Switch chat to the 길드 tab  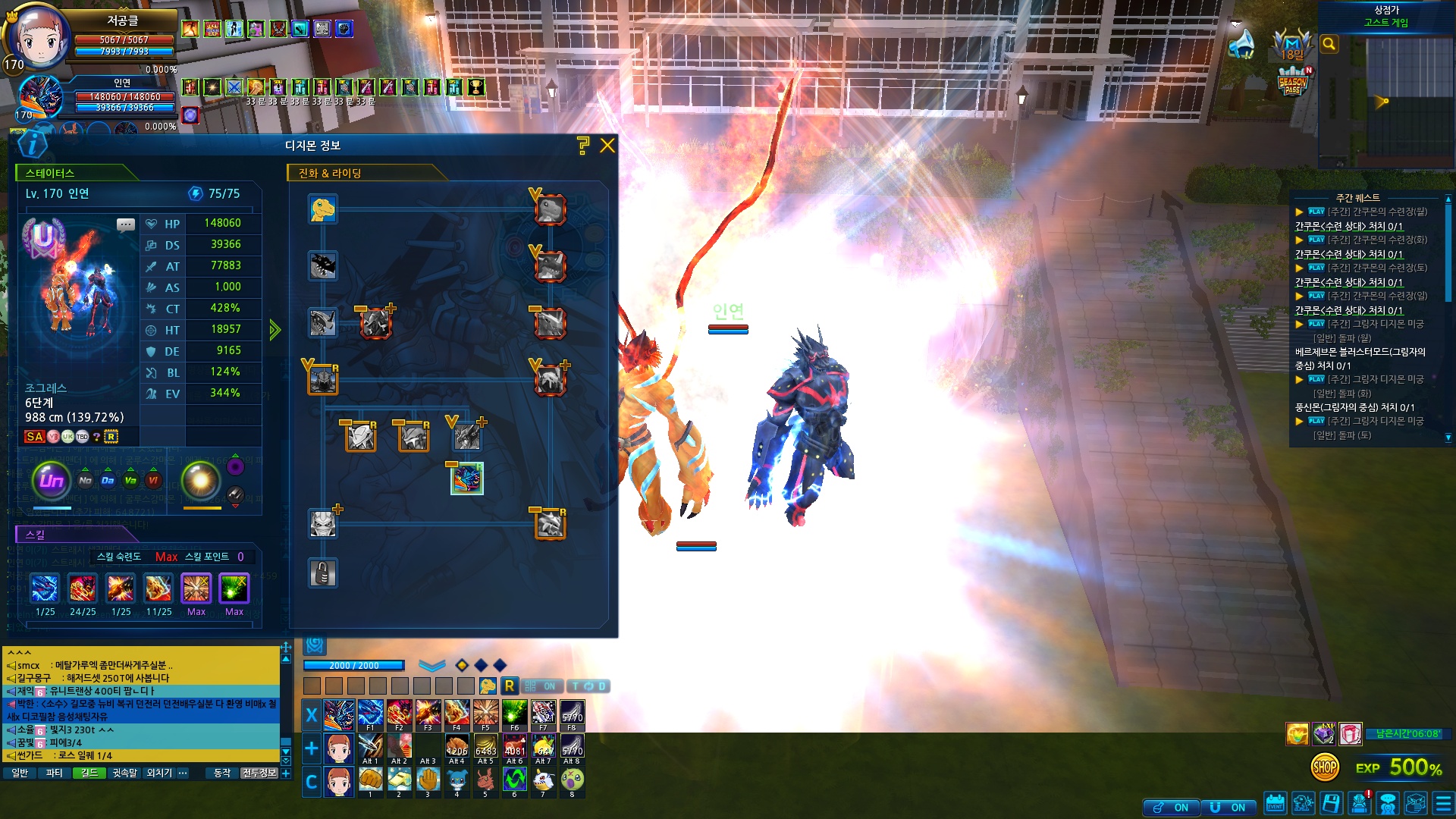[89, 773]
